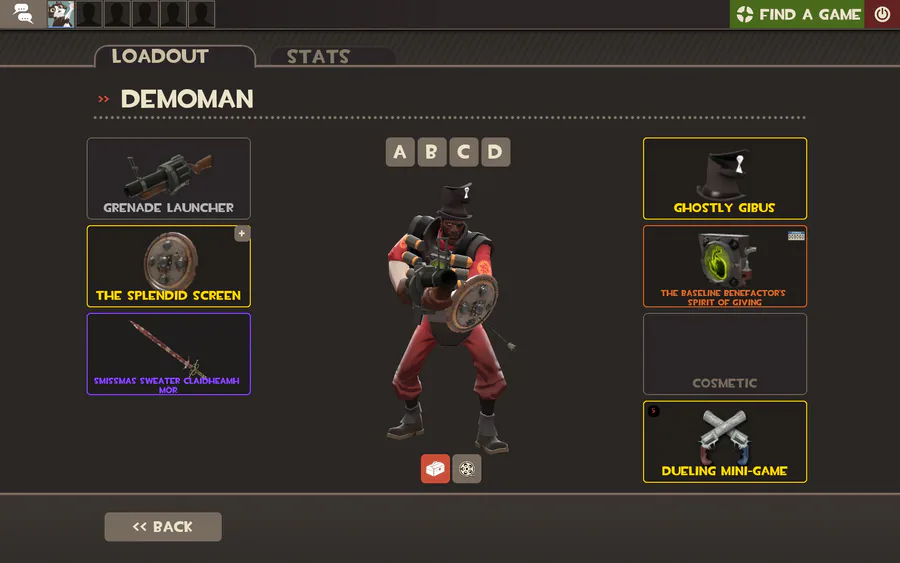Activate loadout preset C
The height and width of the screenshot is (563, 900).
(463, 152)
